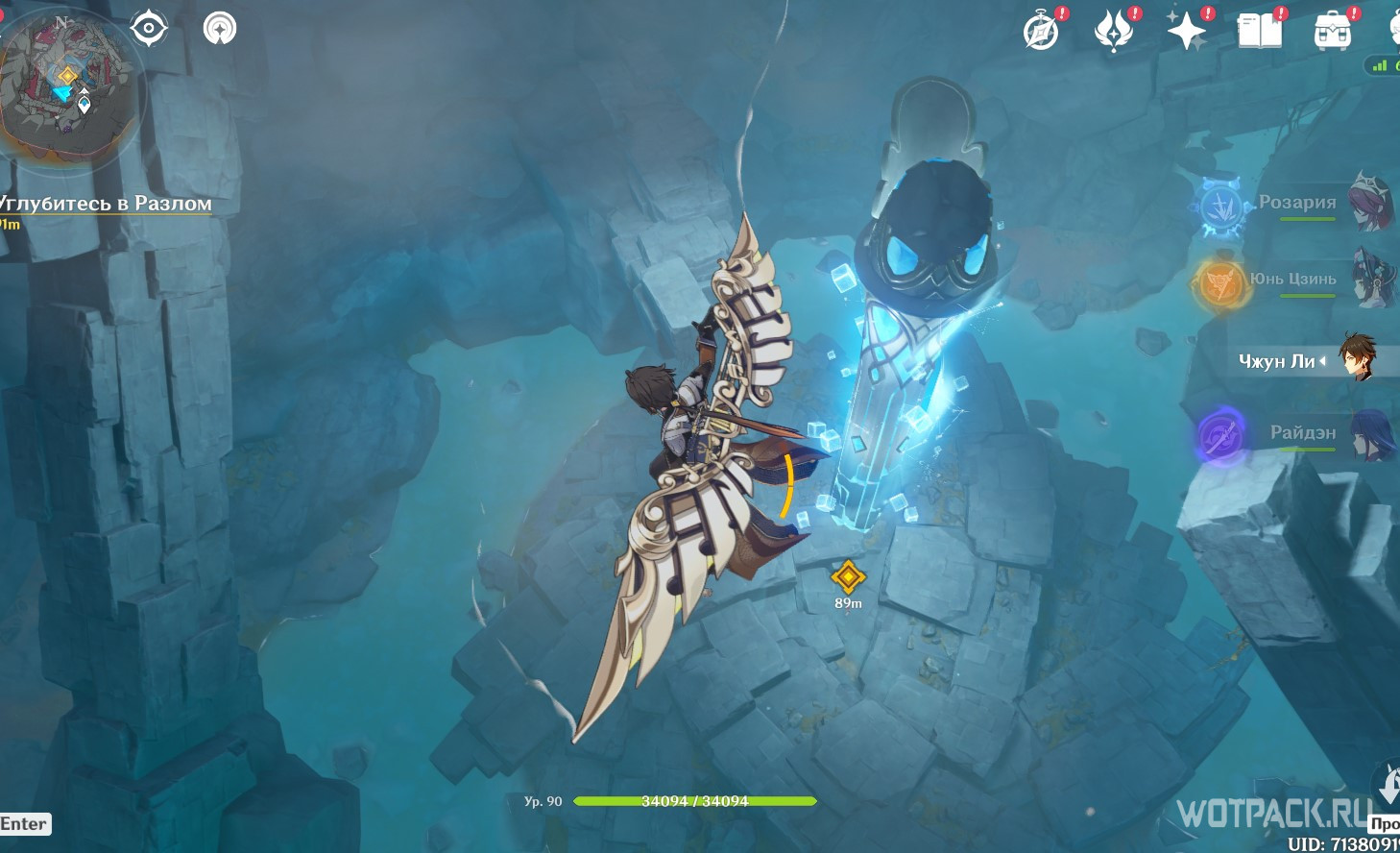This screenshot has height=853, width=1400.
Task: Open the compass events icon
Action: tap(1042, 31)
